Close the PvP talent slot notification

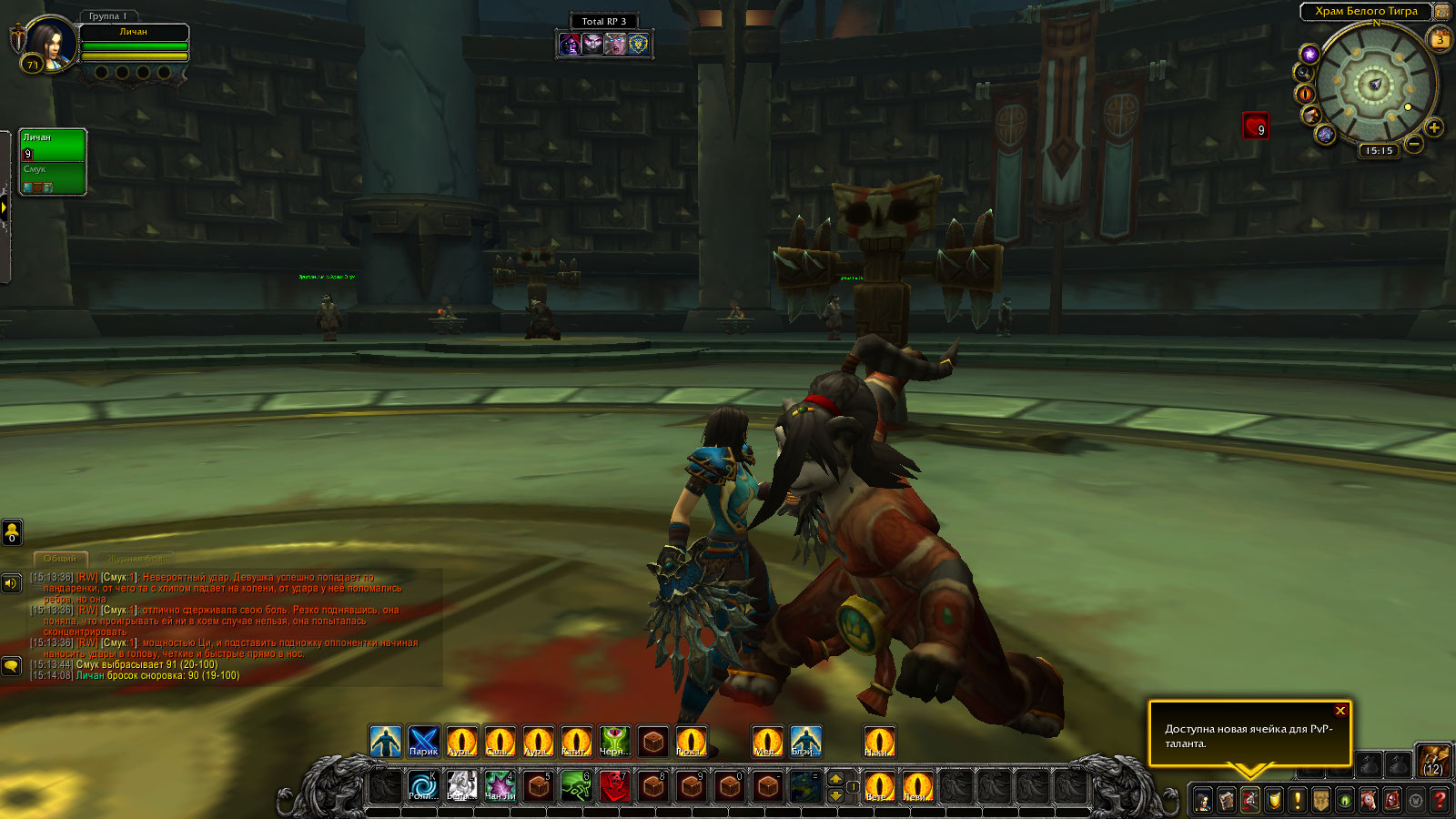[x=1340, y=711]
